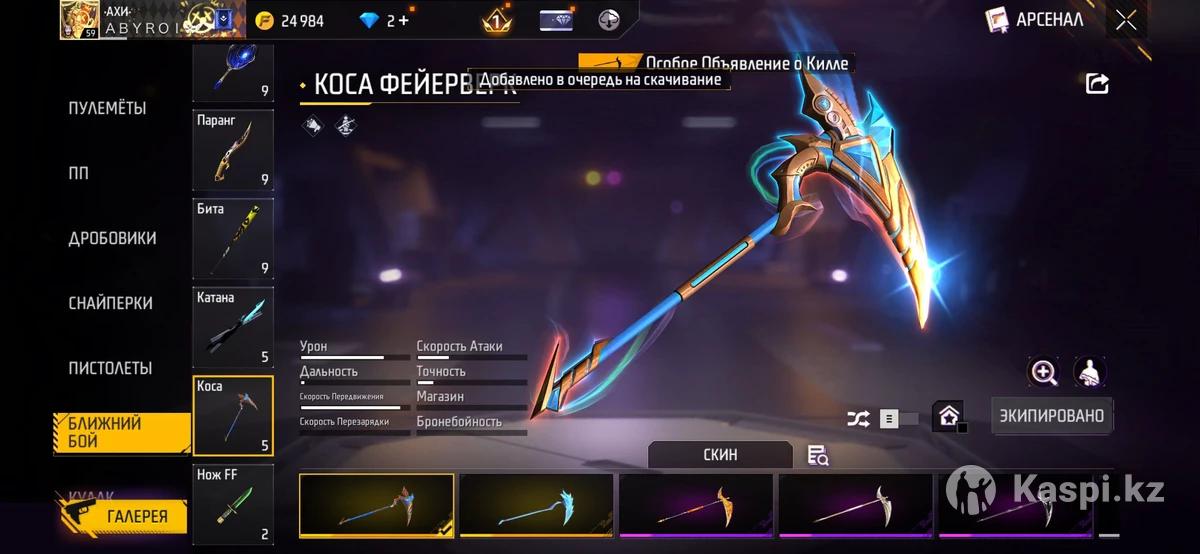Screen dimensions: 1200x554
Task: Select the Паранг weapon tile
Action: [x=233, y=149]
